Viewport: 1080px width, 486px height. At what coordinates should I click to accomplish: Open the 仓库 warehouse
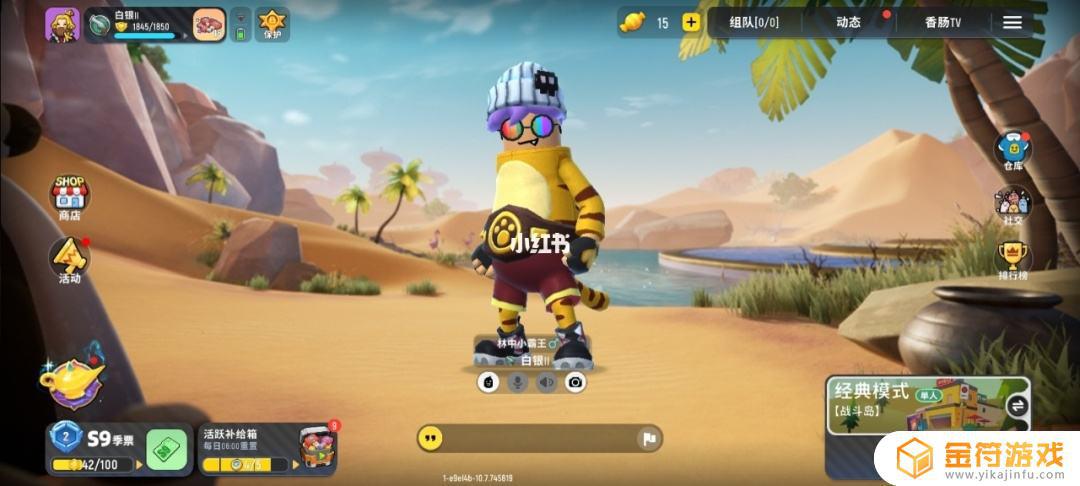[1013, 152]
